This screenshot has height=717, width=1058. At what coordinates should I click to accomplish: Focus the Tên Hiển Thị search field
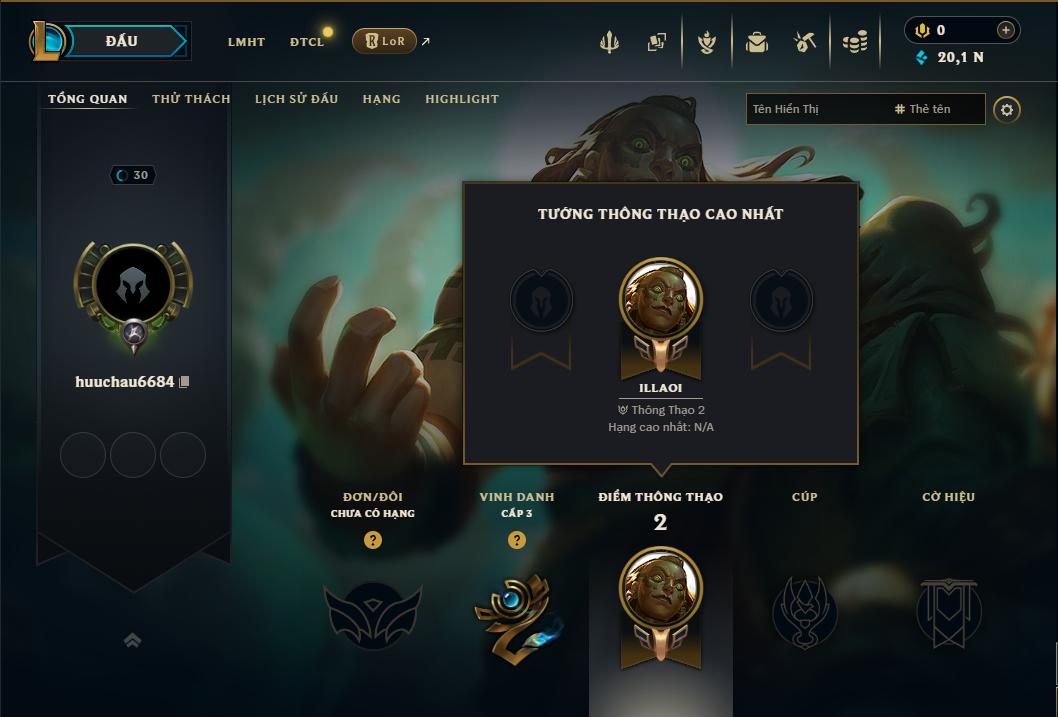(815, 109)
